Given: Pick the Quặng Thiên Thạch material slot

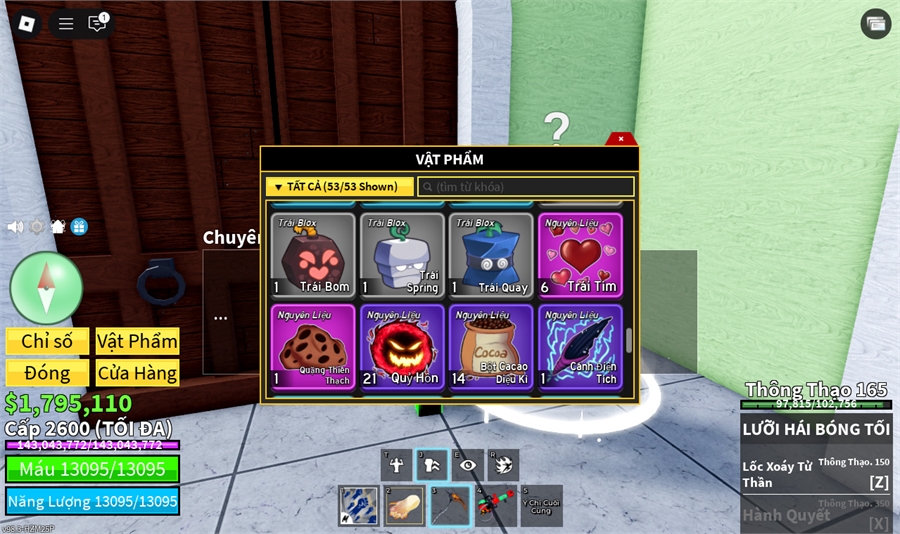Looking at the screenshot, I should click(x=313, y=347).
